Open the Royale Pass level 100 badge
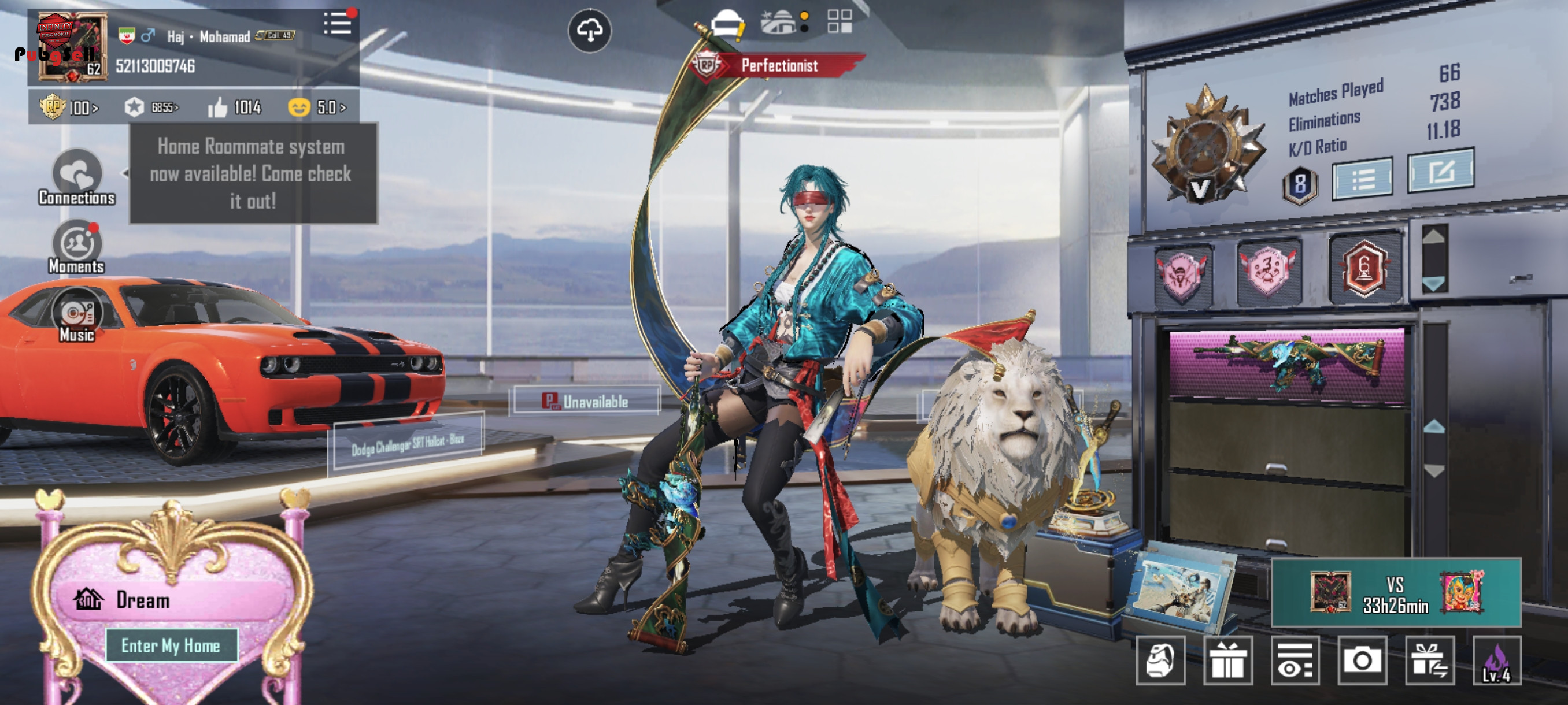The height and width of the screenshot is (705, 1568). point(68,107)
